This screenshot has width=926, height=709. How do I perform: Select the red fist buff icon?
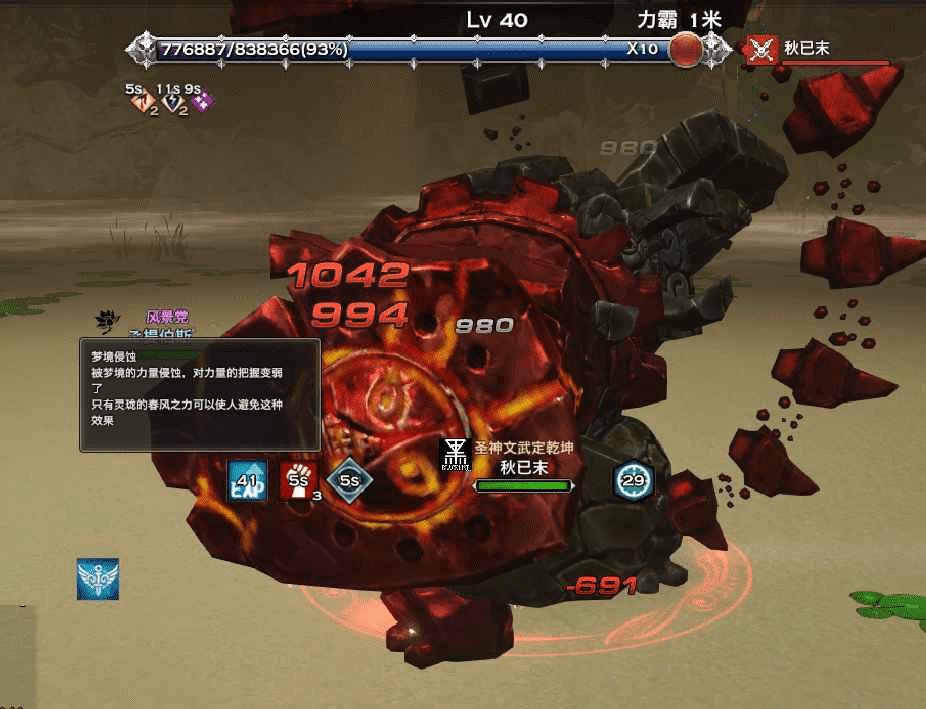point(298,480)
